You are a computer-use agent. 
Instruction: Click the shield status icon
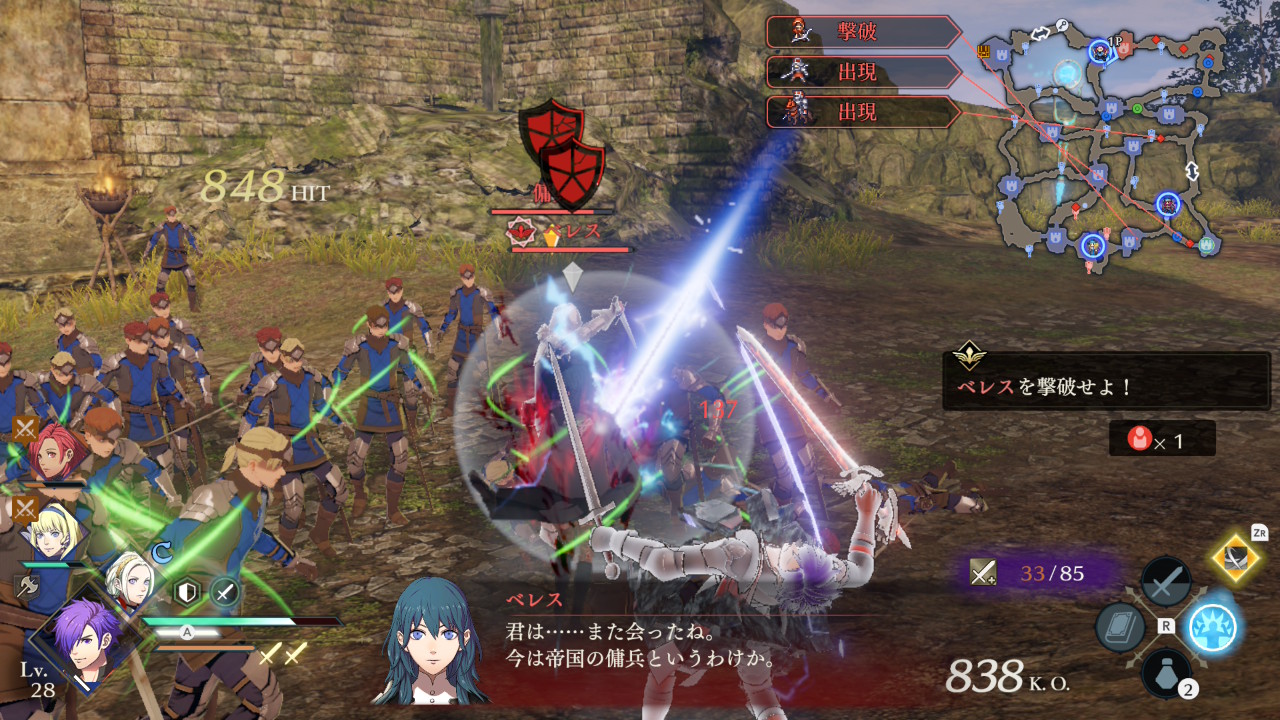pyautogui.click(x=187, y=593)
